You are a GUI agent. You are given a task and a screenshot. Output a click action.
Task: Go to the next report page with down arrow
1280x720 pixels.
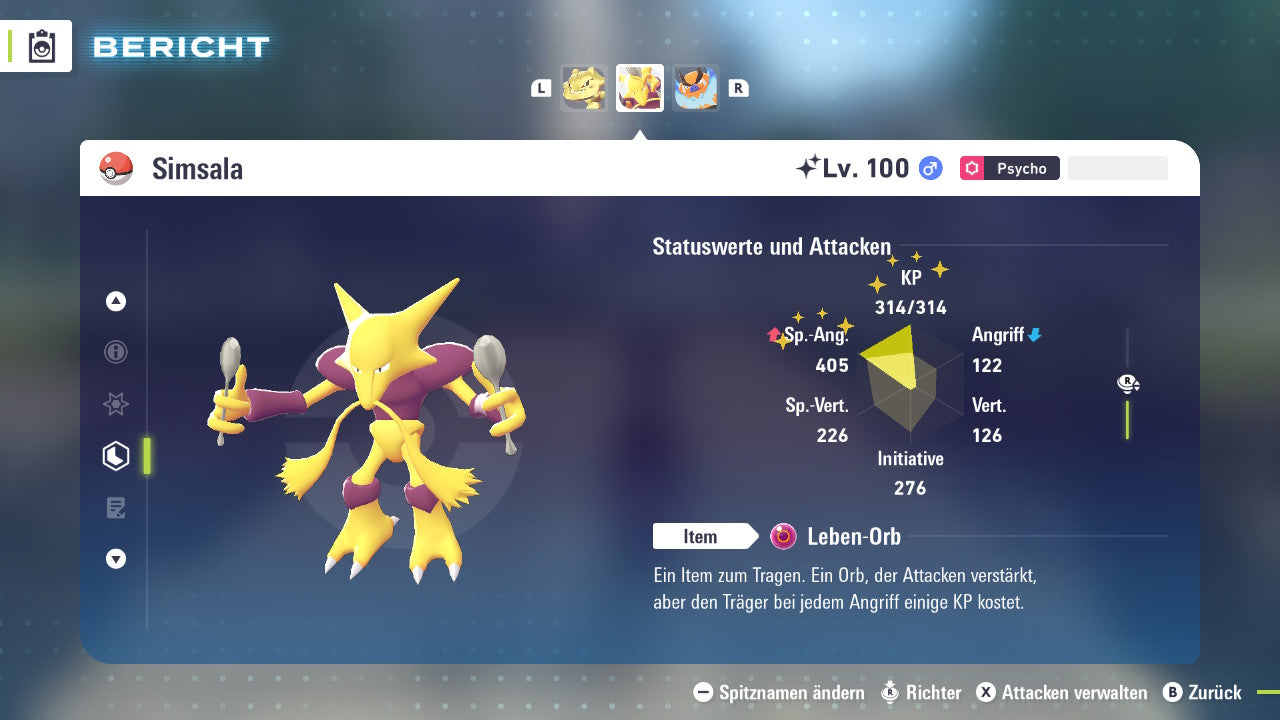point(116,559)
